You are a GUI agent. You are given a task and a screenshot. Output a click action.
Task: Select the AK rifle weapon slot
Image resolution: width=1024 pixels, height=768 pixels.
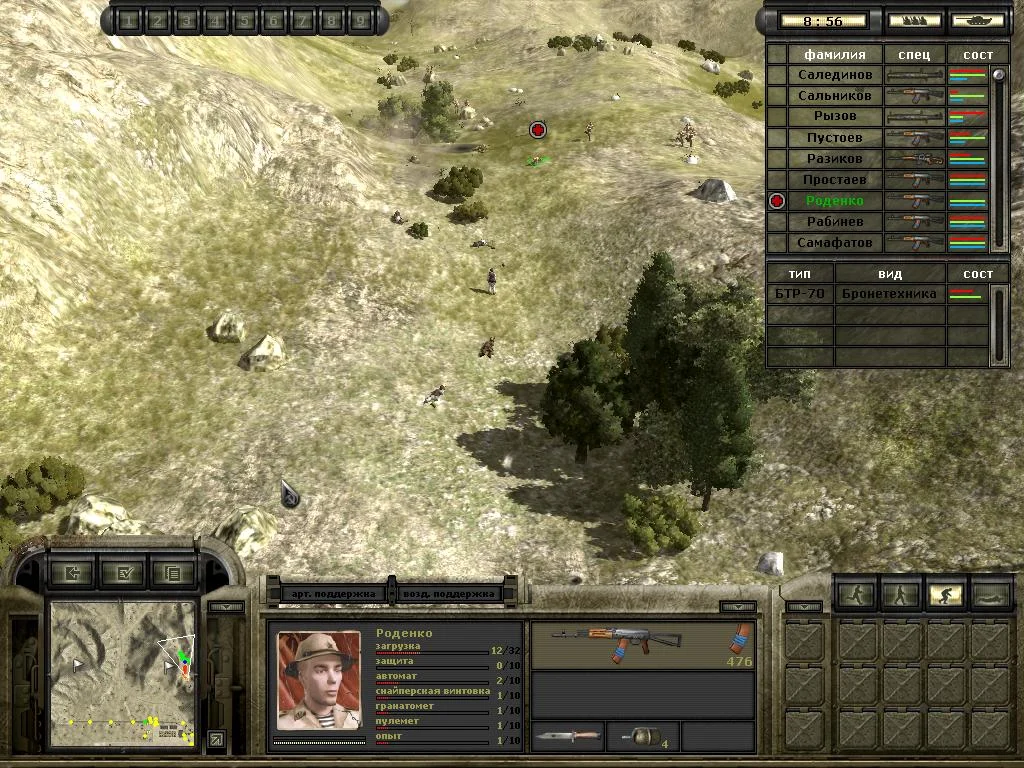[x=642, y=645]
